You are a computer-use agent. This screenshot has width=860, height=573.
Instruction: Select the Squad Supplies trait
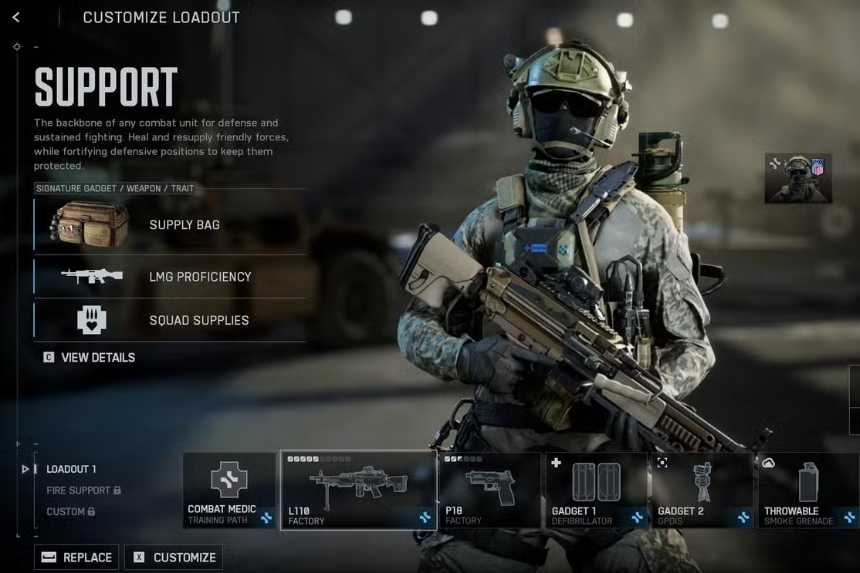tap(170, 320)
